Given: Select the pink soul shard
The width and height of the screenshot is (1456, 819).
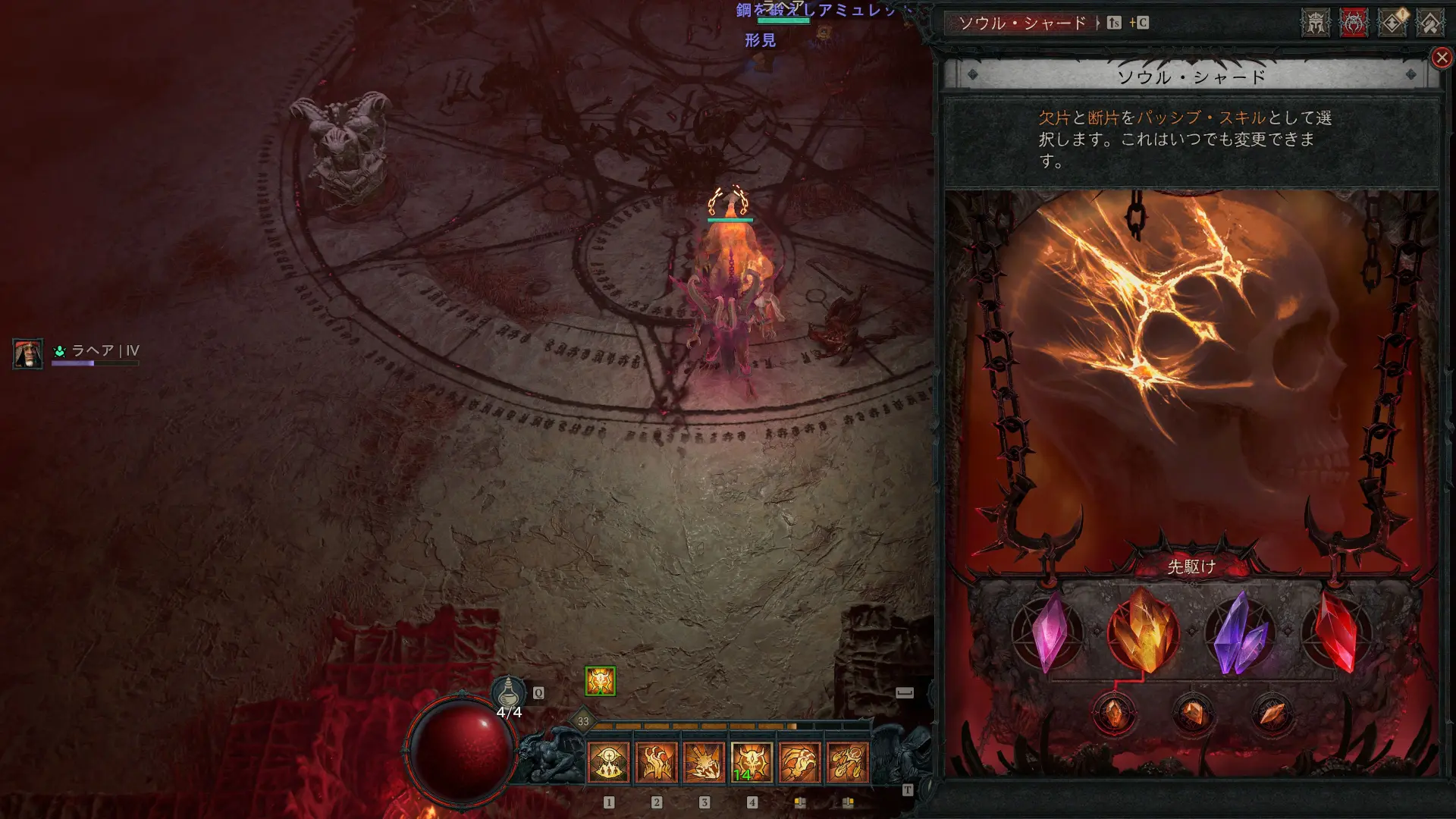Looking at the screenshot, I should [1049, 632].
